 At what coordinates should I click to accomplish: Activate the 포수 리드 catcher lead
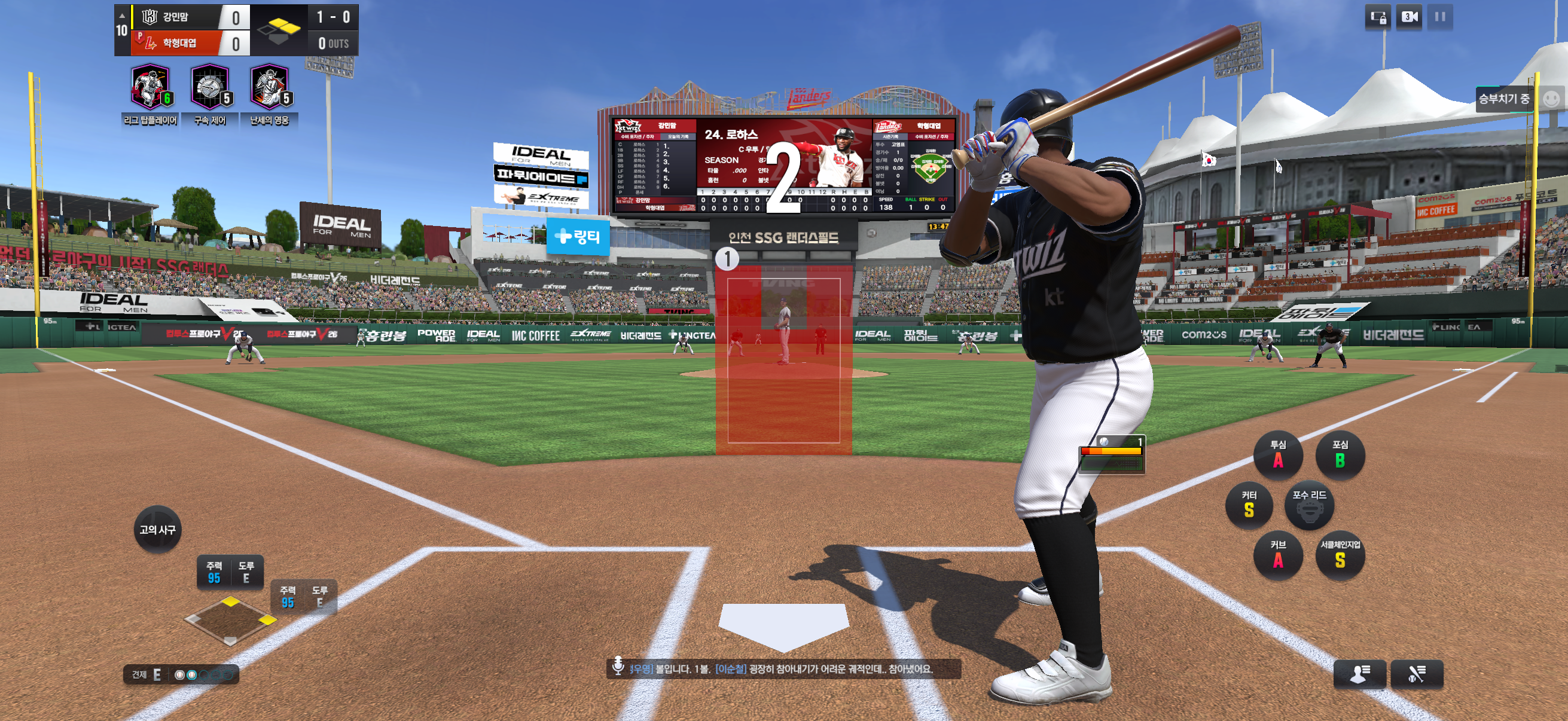point(1309,505)
